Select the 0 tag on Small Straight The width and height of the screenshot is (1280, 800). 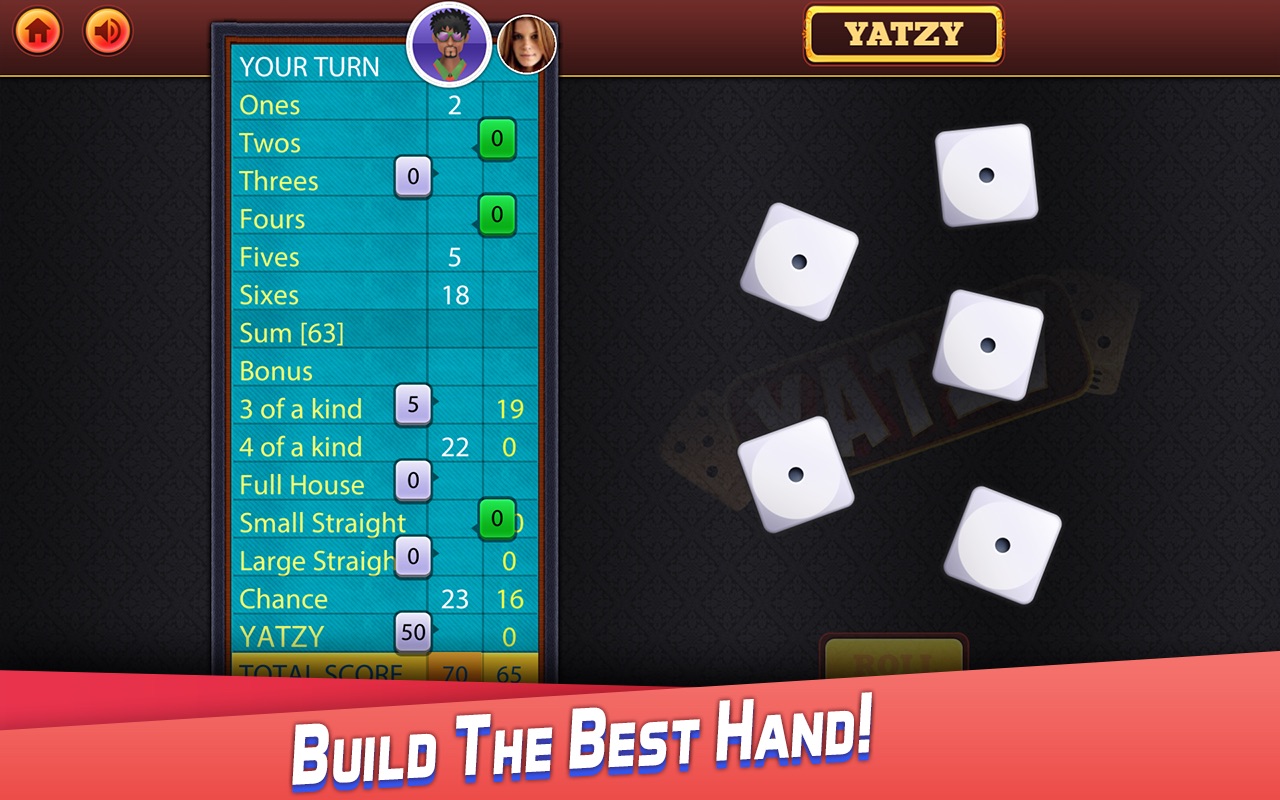[497, 520]
